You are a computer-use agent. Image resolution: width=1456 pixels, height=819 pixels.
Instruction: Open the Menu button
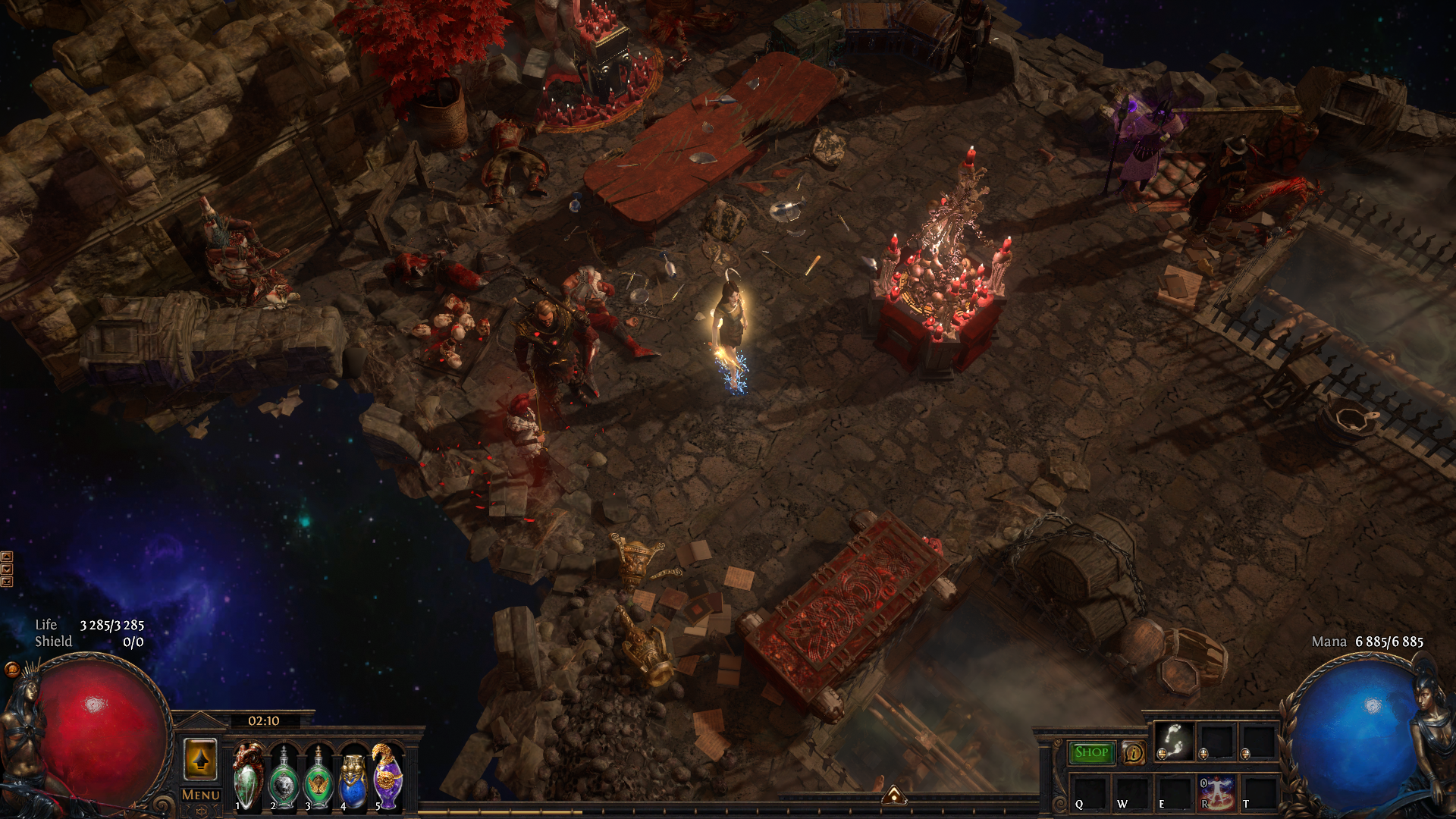click(201, 795)
